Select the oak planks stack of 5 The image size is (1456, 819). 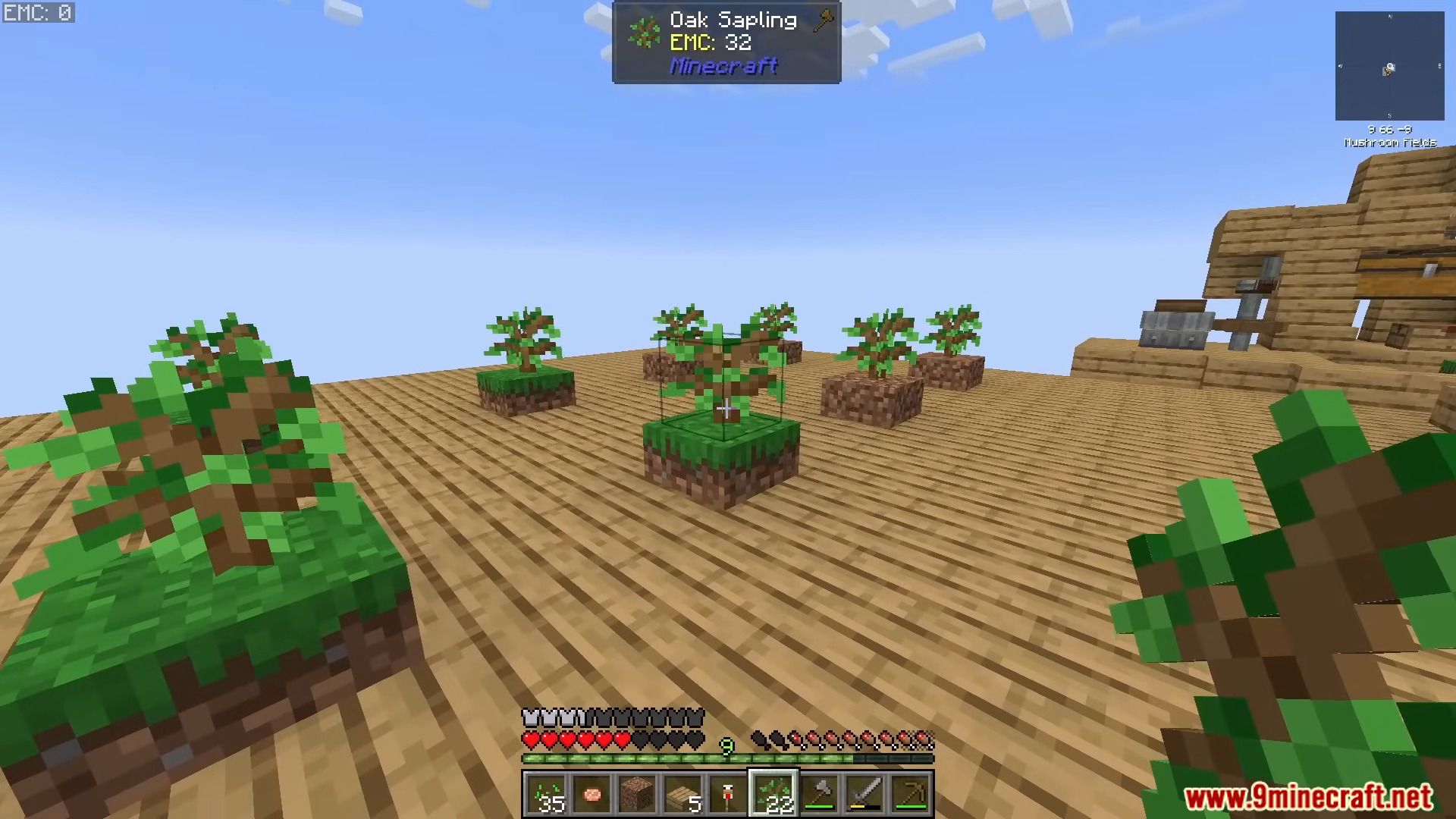point(682,792)
